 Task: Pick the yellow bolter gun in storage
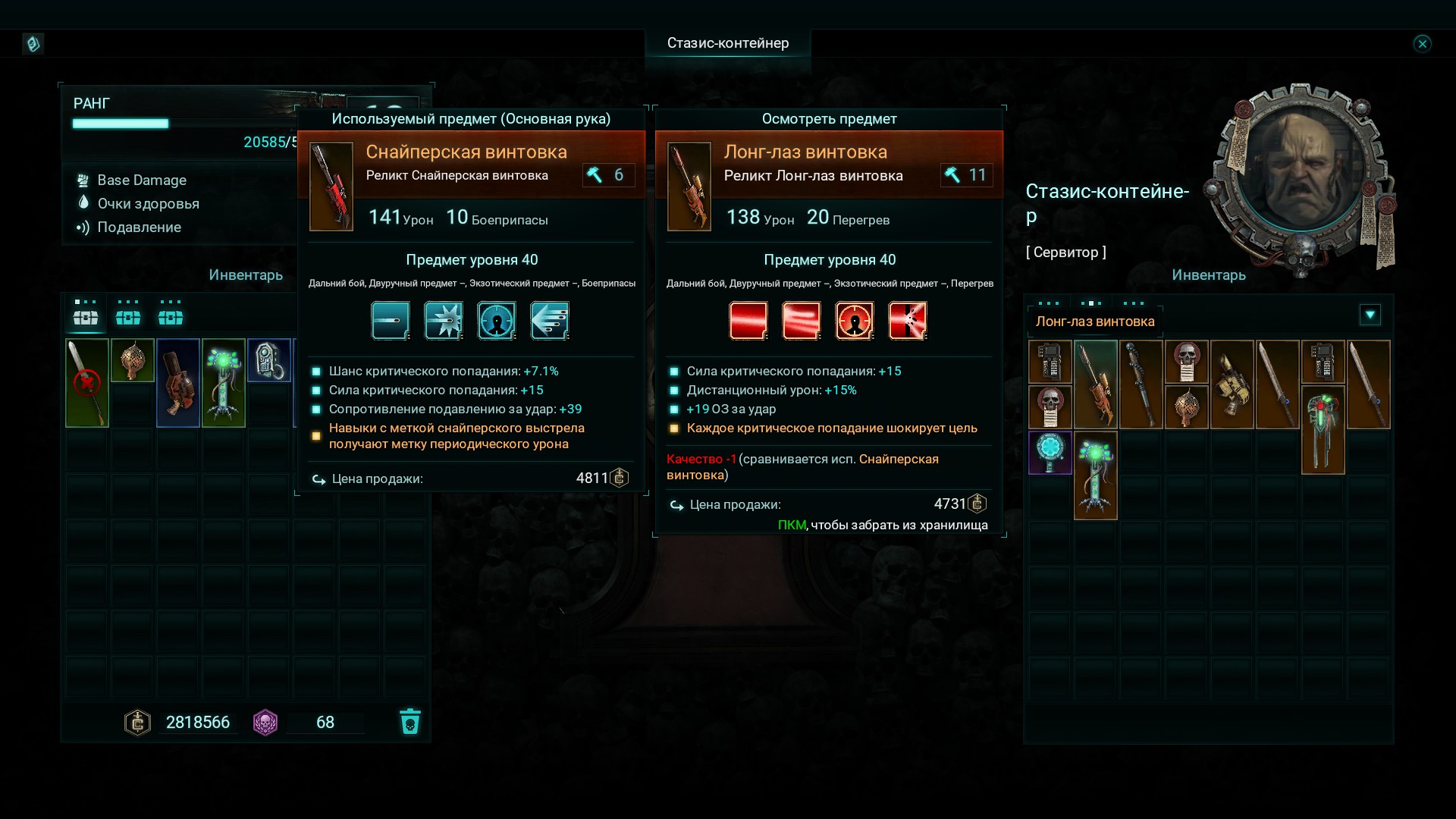pyautogui.click(x=1232, y=384)
